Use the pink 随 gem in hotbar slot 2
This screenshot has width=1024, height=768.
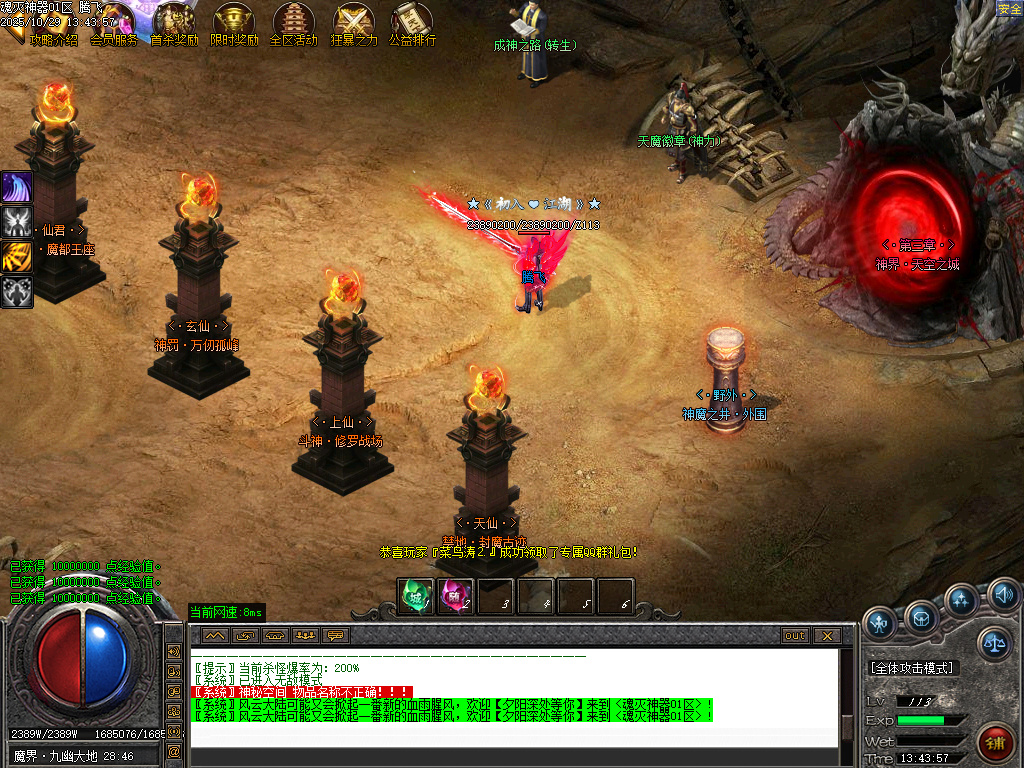456,596
